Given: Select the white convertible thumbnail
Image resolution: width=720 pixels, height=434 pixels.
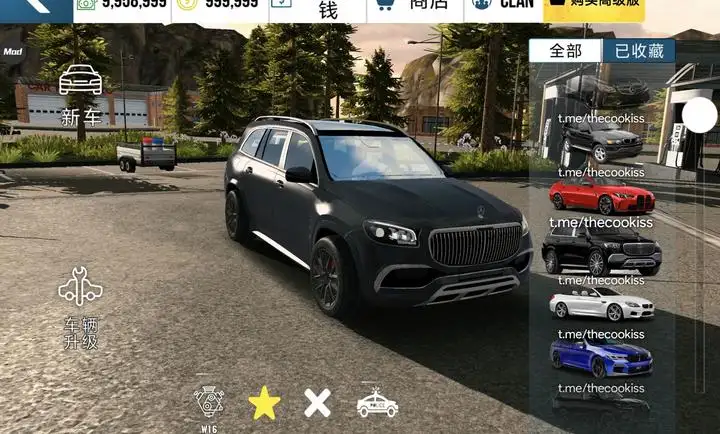Looking at the screenshot, I should click(x=601, y=305).
